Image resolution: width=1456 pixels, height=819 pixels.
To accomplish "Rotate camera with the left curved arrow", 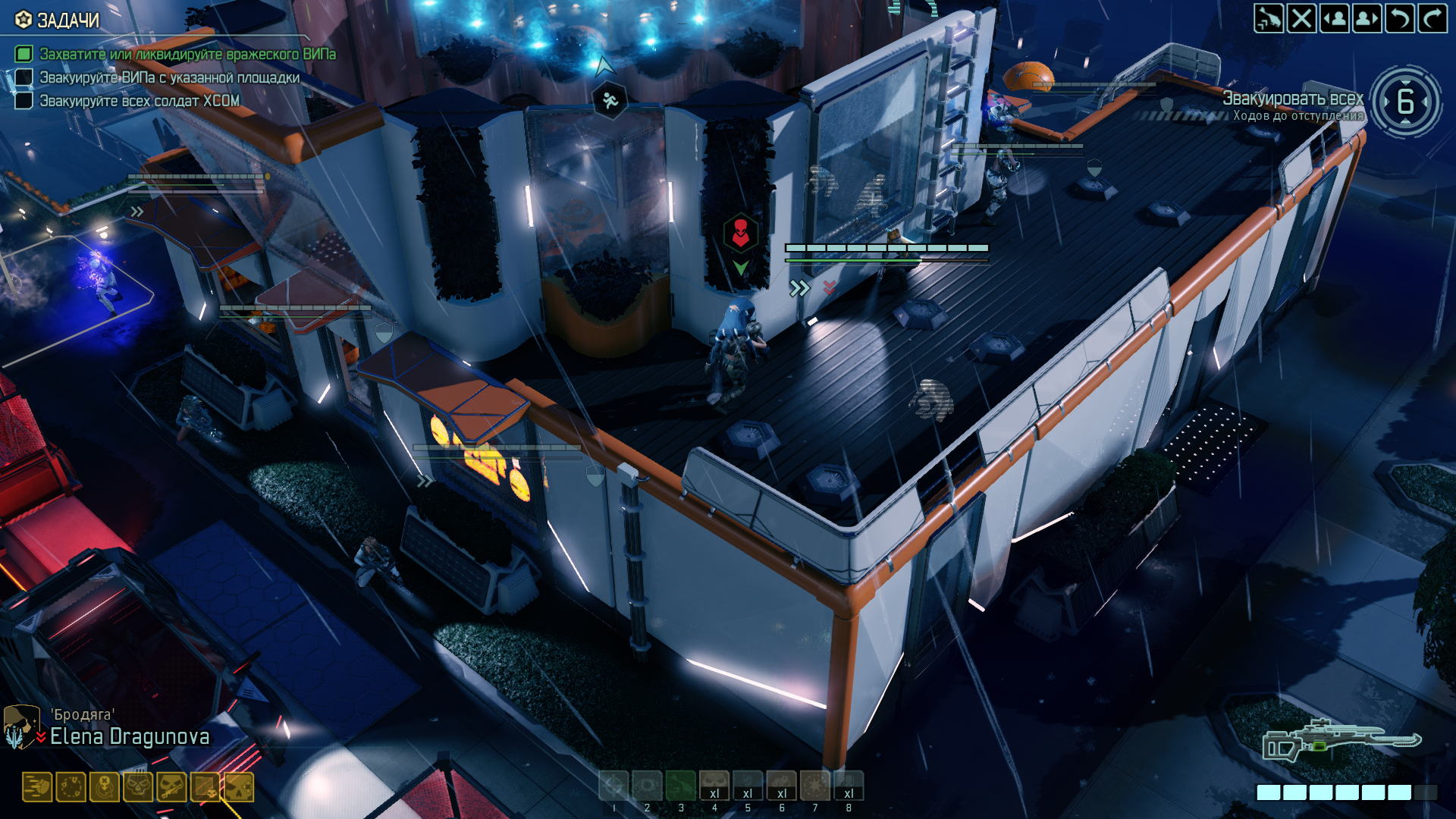I will point(1399,18).
